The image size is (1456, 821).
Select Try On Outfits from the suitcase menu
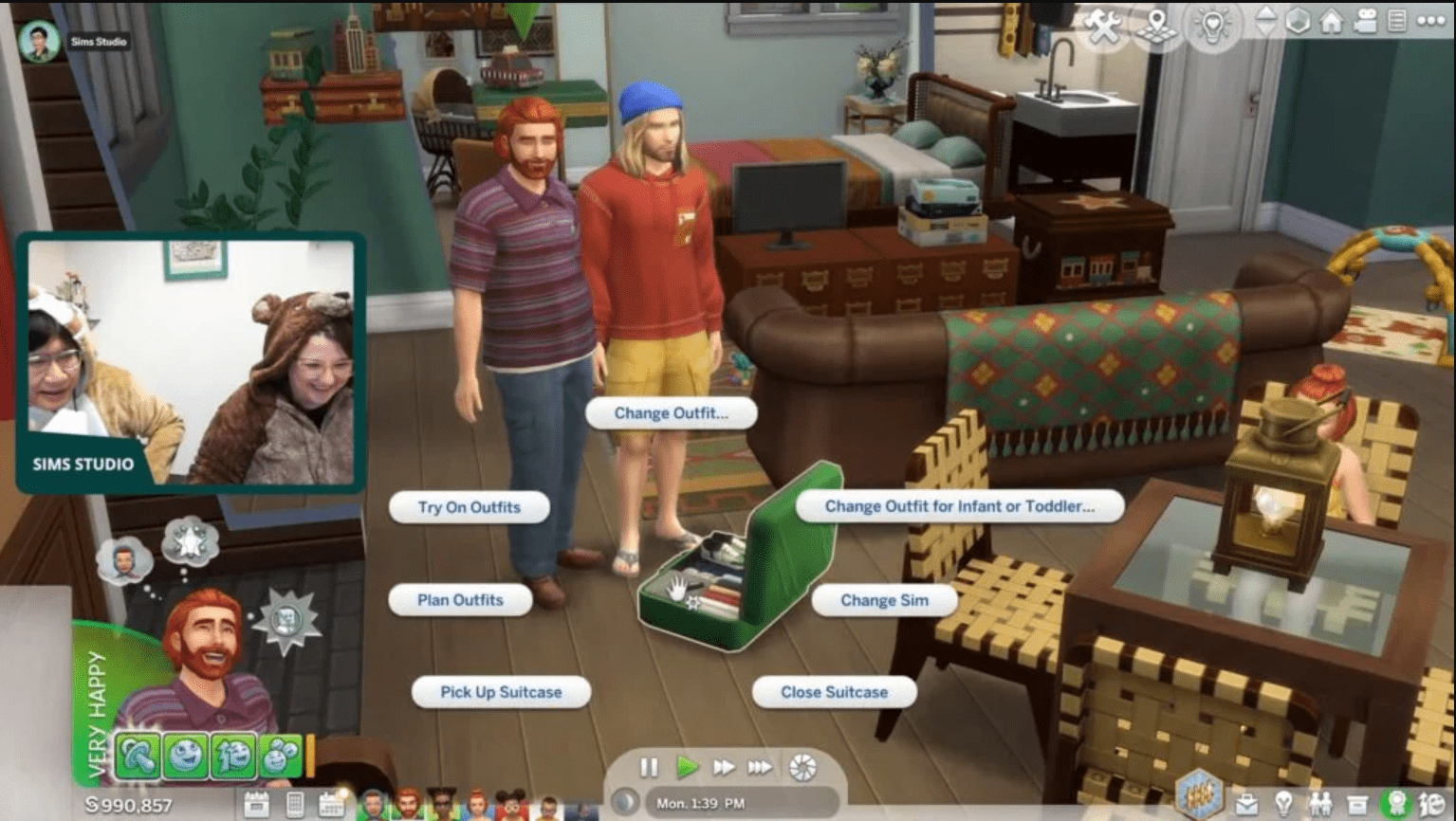(470, 506)
